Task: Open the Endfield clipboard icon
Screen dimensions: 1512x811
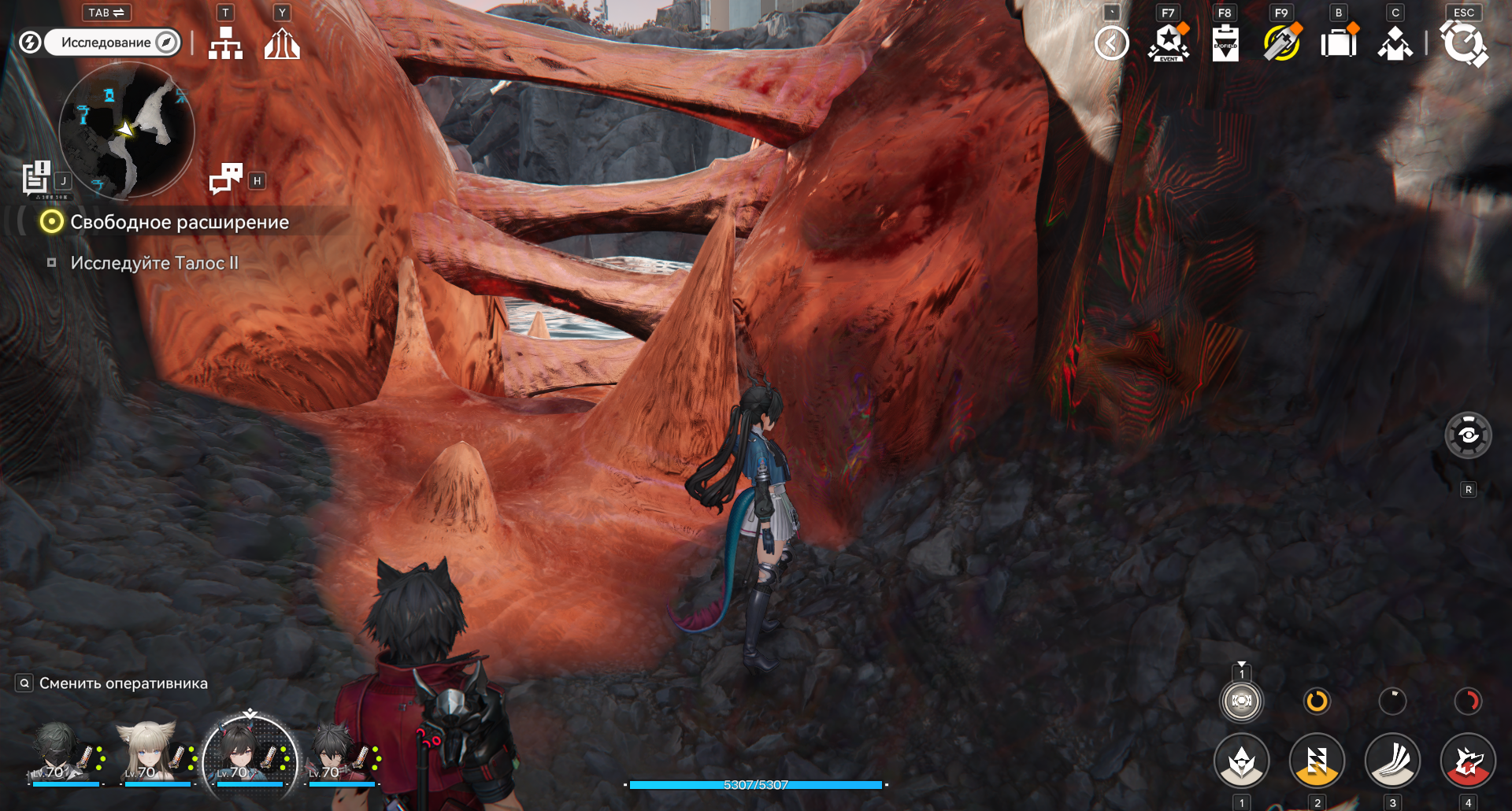Action: click(x=1225, y=43)
